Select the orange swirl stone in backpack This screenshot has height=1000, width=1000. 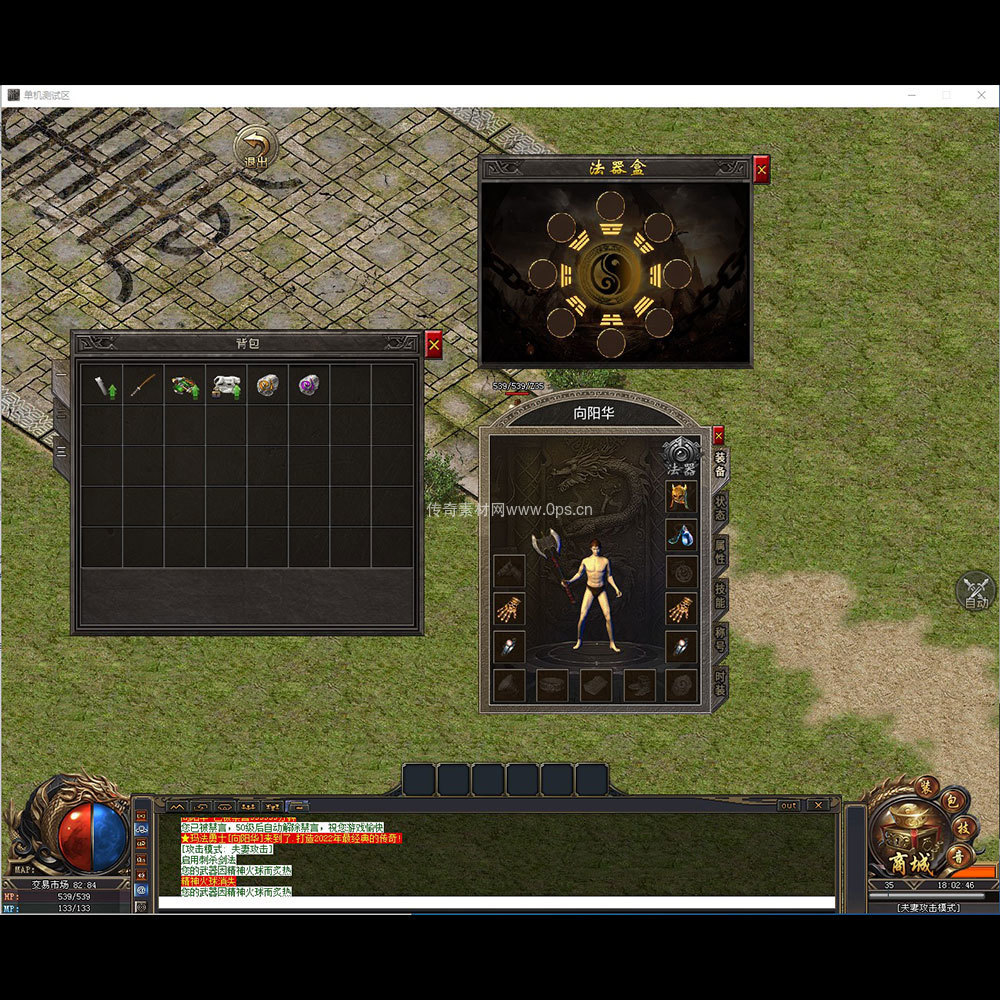[267, 386]
